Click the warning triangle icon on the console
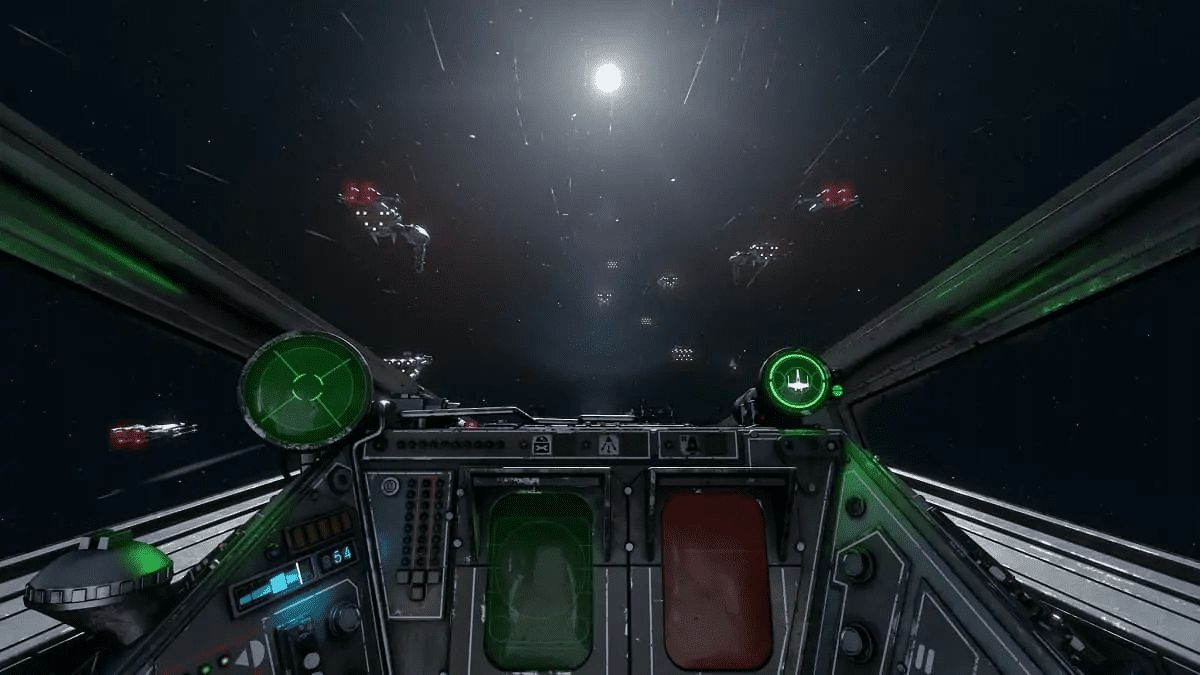The image size is (1200, 675). [x=607, y=445]
